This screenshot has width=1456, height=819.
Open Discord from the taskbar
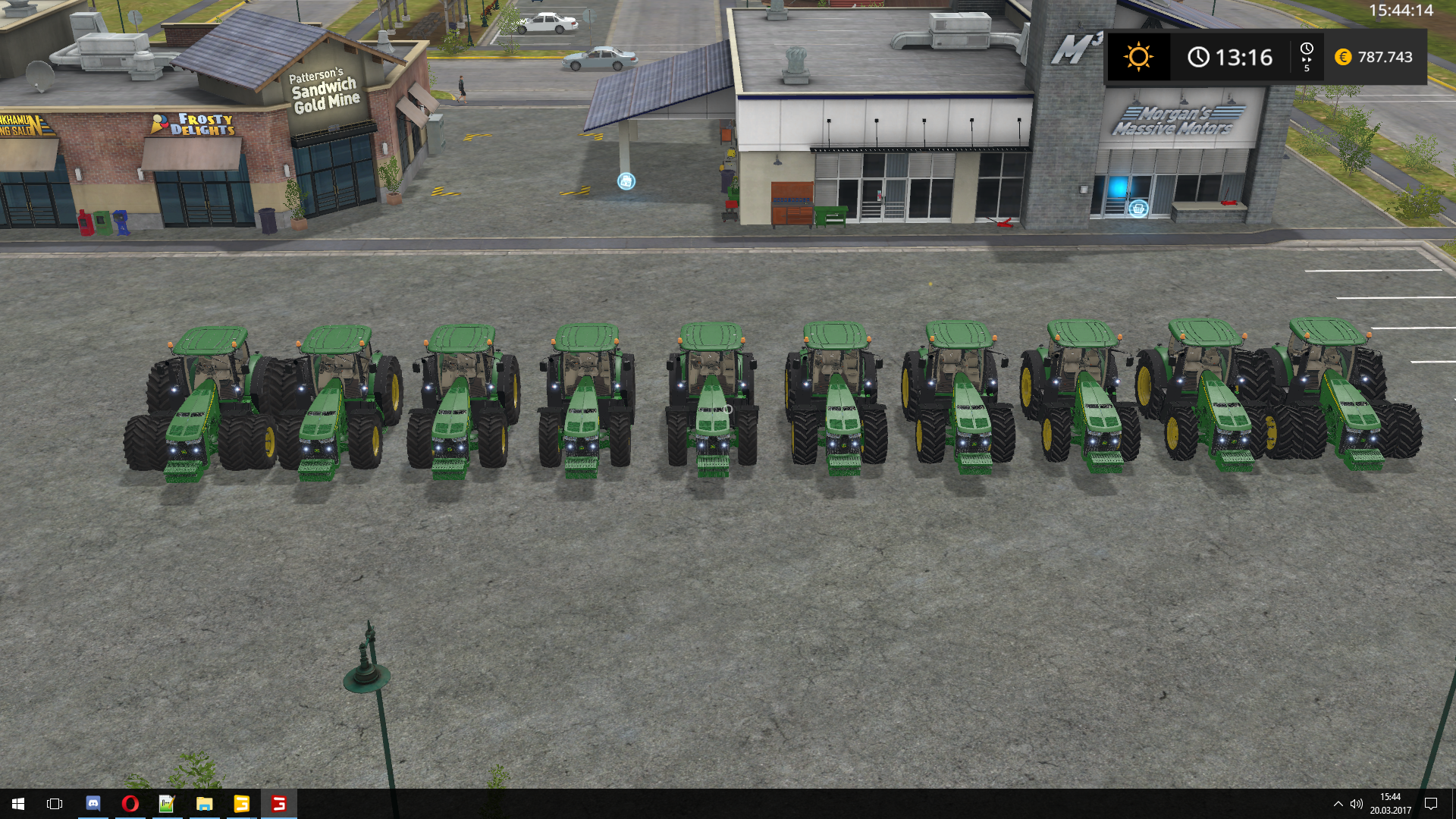click(x=93, y=803)
